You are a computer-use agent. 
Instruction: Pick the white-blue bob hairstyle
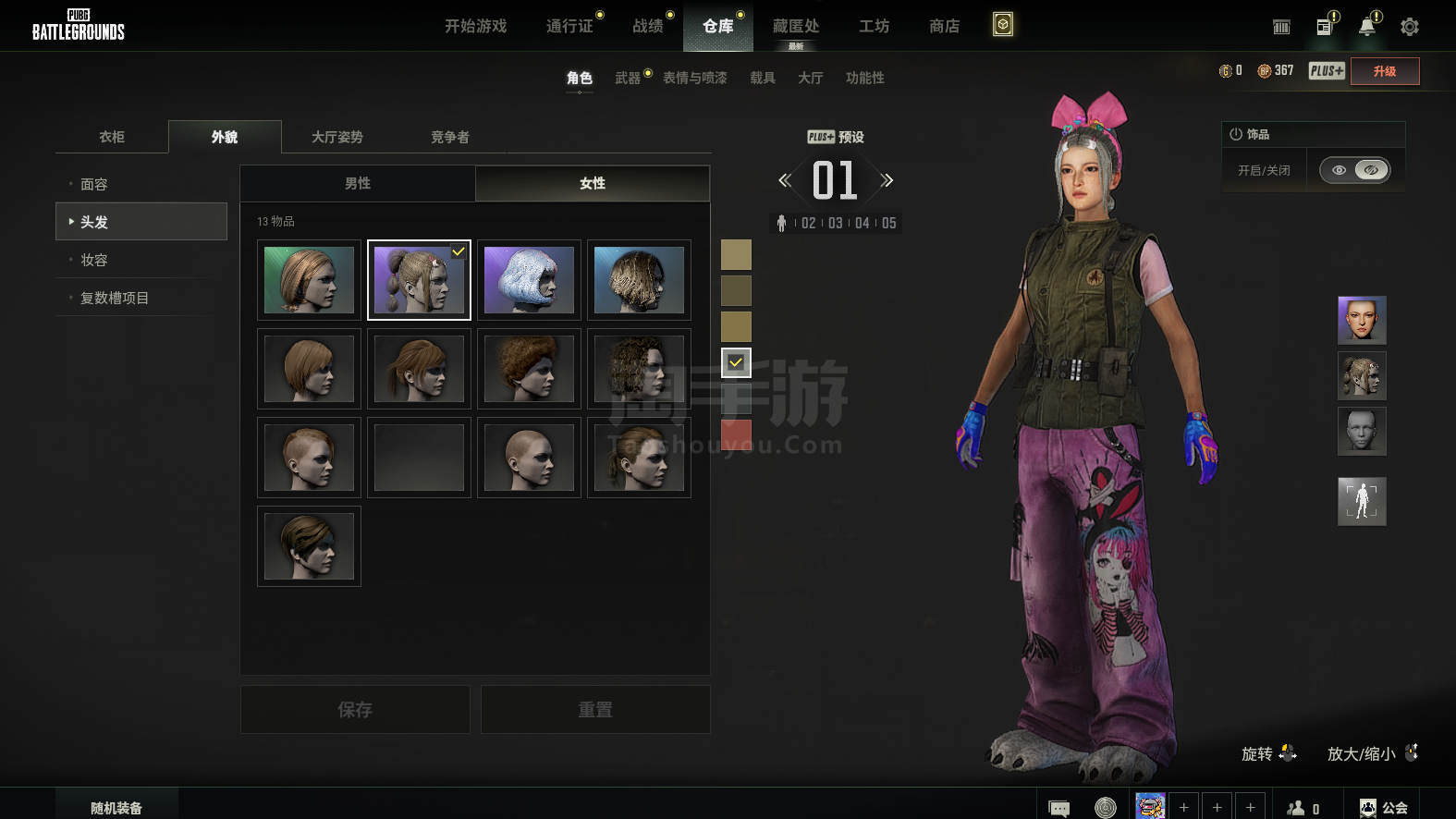[529, 280]
